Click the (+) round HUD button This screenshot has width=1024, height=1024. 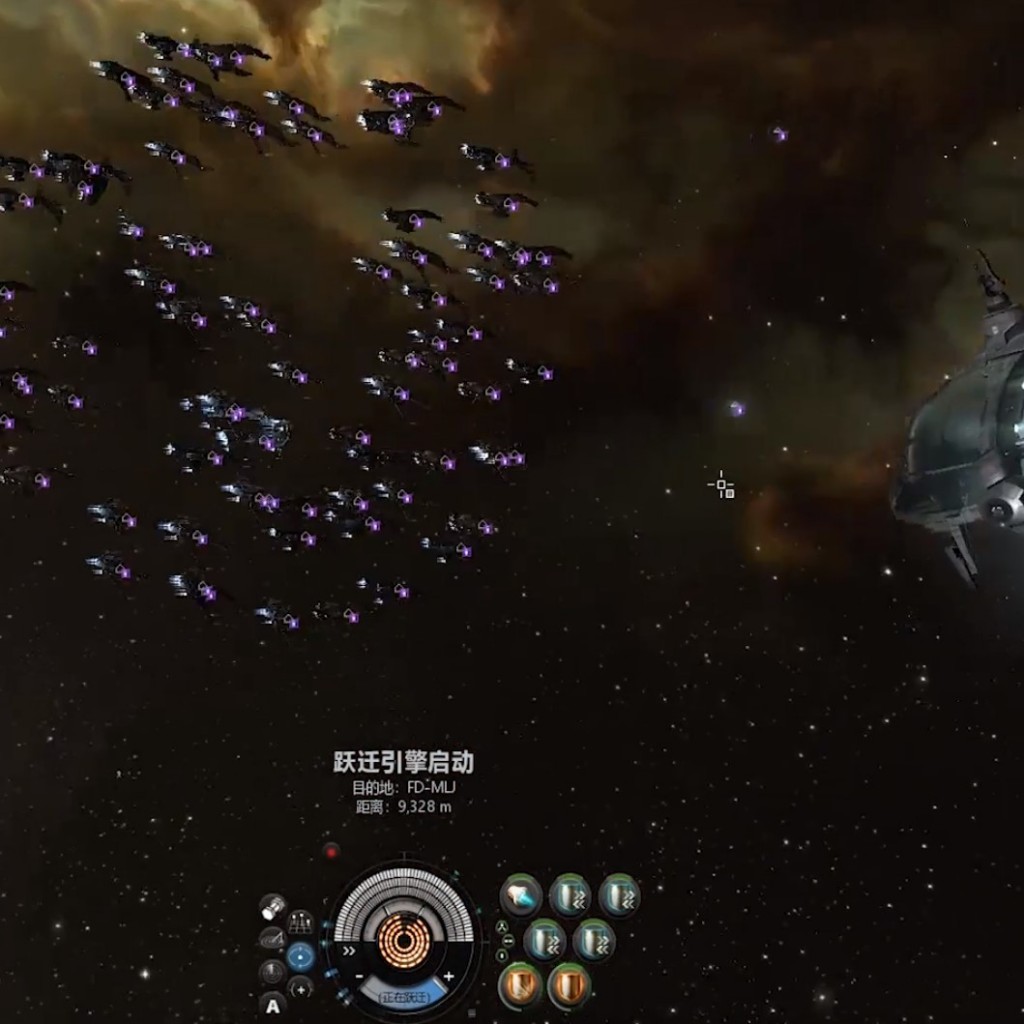tap(300, 988)
